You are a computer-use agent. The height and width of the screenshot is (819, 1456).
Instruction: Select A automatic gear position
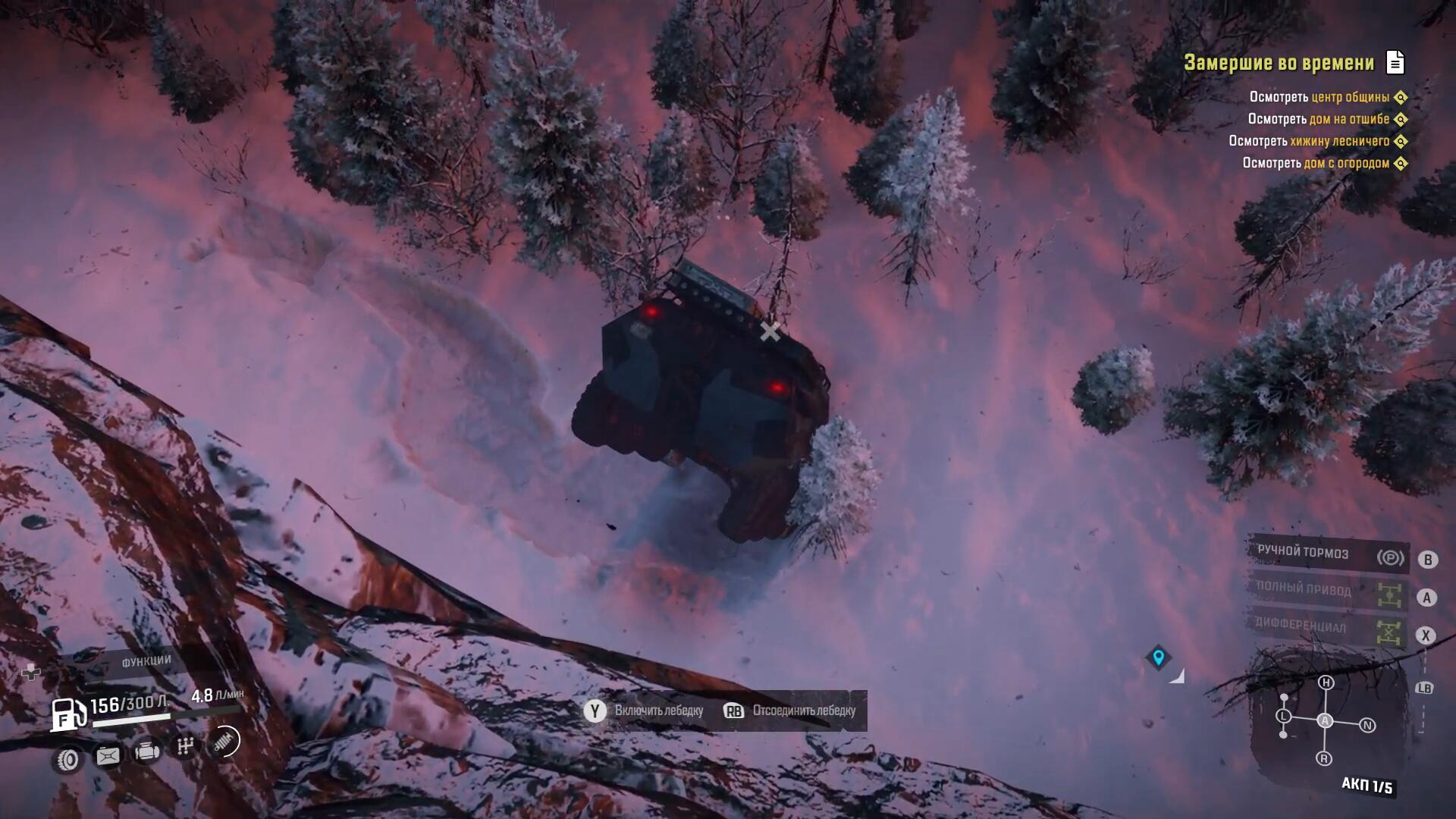coord(1325,720)
